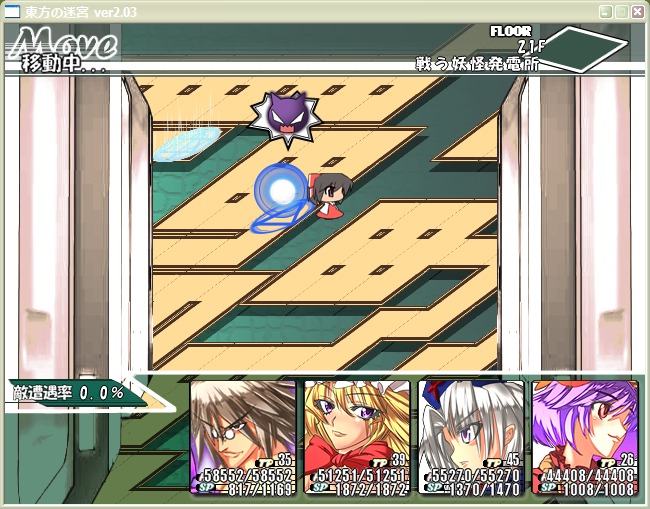Minimize the game window
650x509 pixels.
(x=605, y=12)
